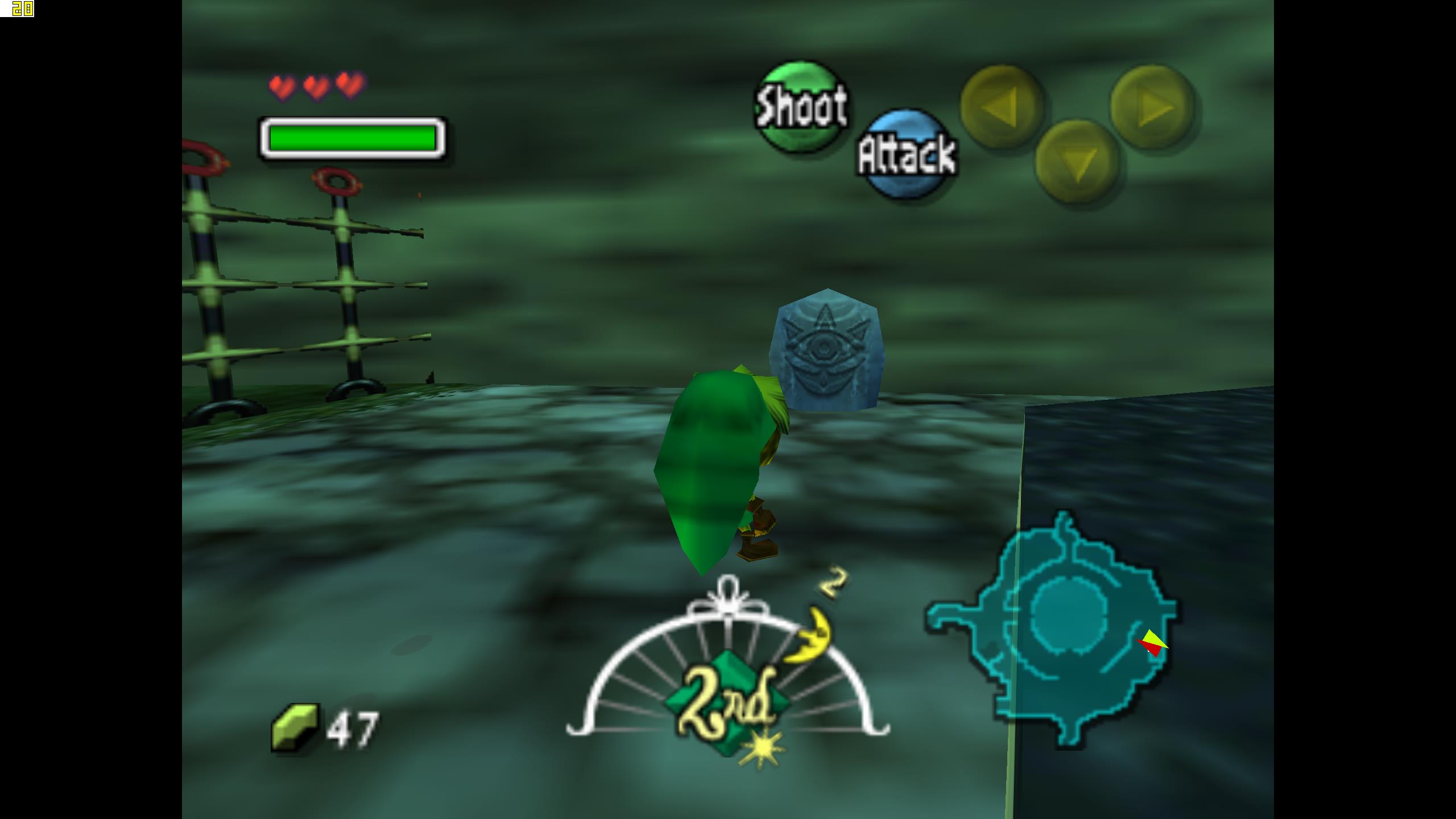Click the green Shoot action button

click(800, 106)
